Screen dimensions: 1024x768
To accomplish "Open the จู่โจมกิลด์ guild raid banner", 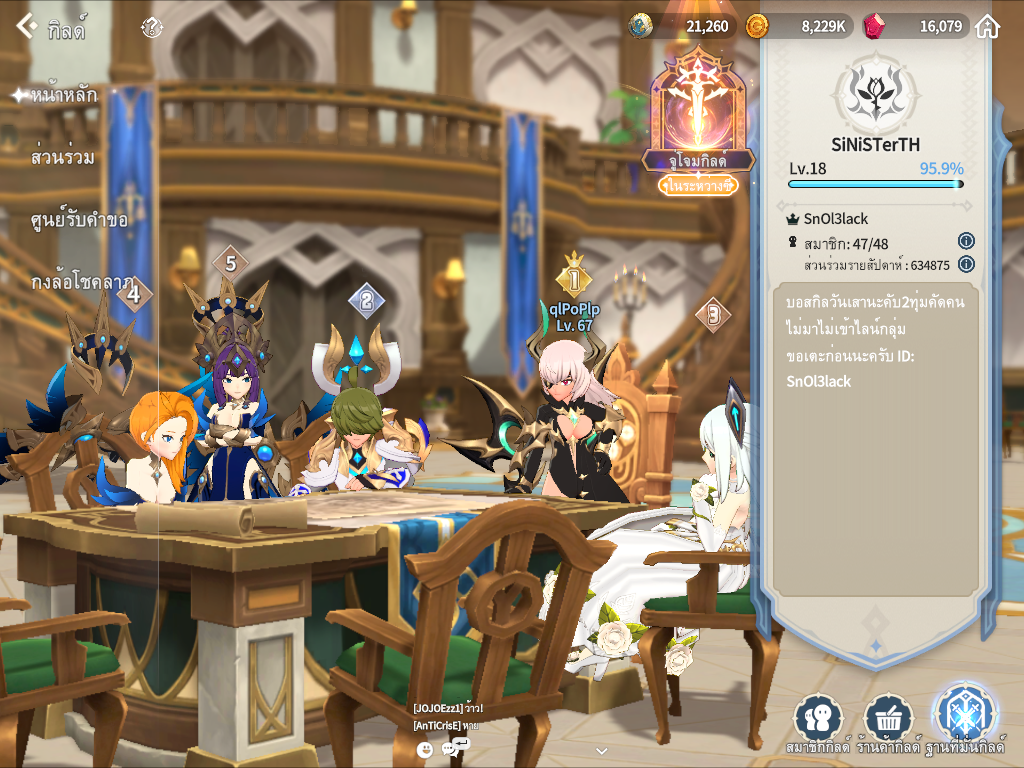I will coord(698,120).
